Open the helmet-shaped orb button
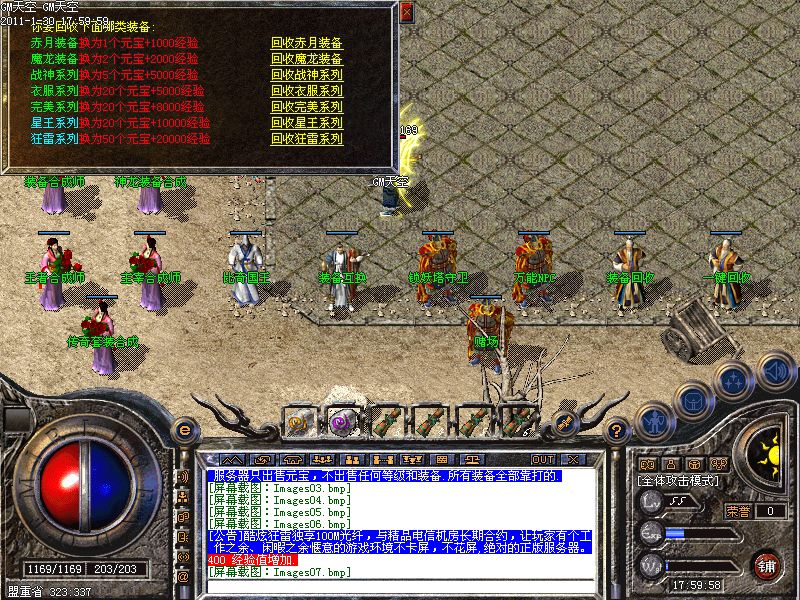 (x=692, y=400)
